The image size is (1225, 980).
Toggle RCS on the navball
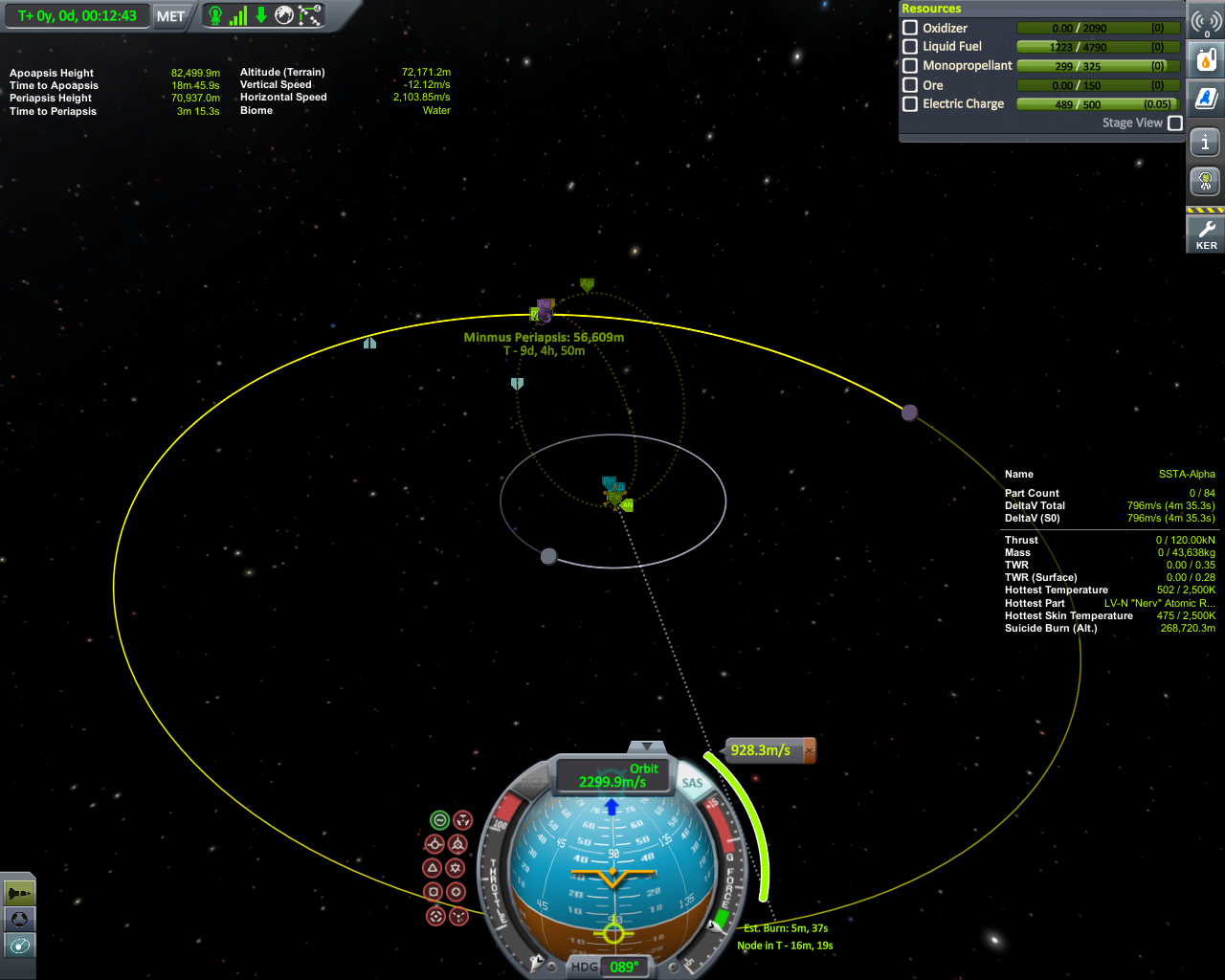(532, 784)
